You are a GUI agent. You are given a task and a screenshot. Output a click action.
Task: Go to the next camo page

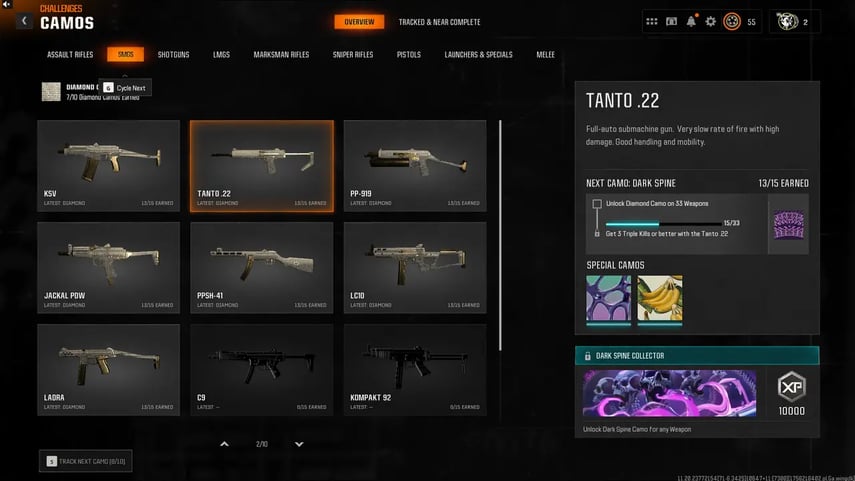tap(299, 444)
